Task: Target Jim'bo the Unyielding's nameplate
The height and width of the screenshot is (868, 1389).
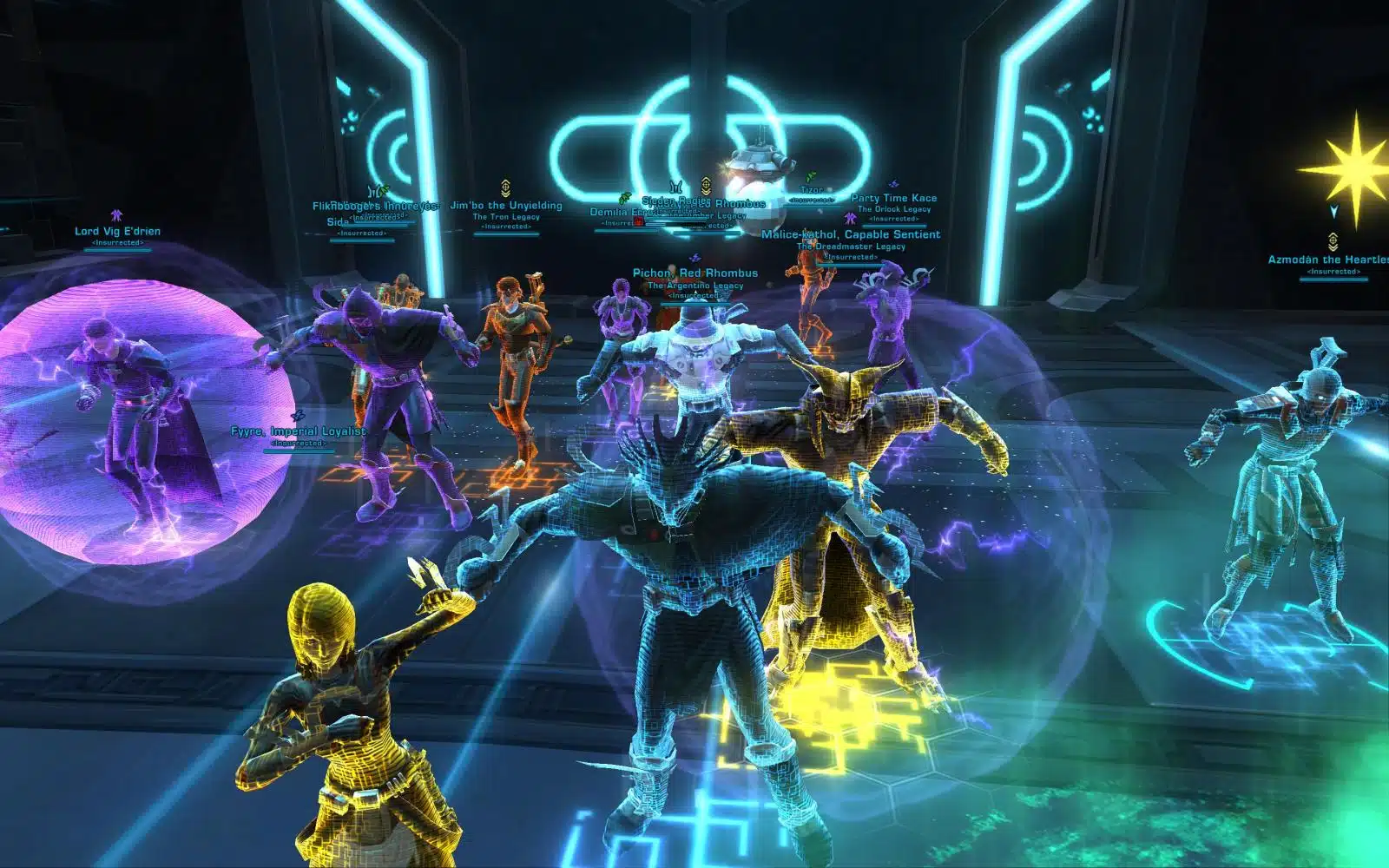Action: (x=506, y=206)
